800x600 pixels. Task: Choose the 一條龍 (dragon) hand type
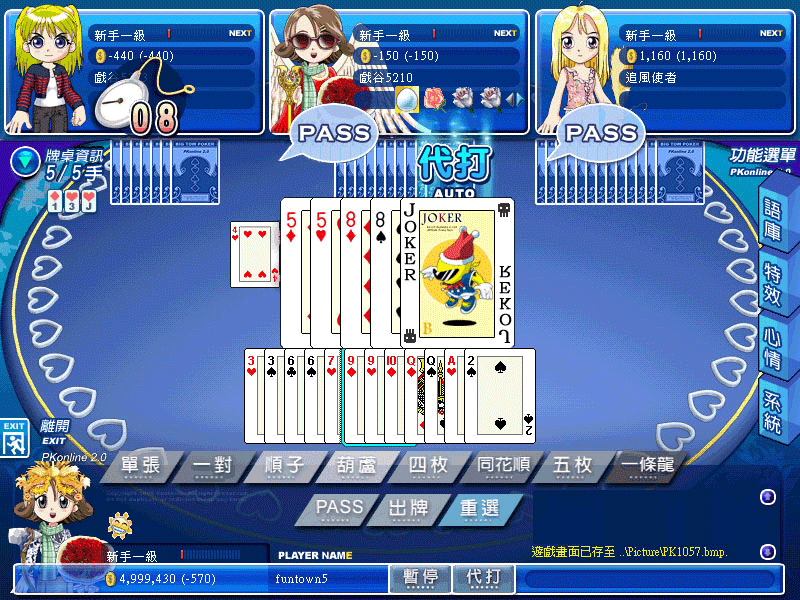[x=645, y=466]
